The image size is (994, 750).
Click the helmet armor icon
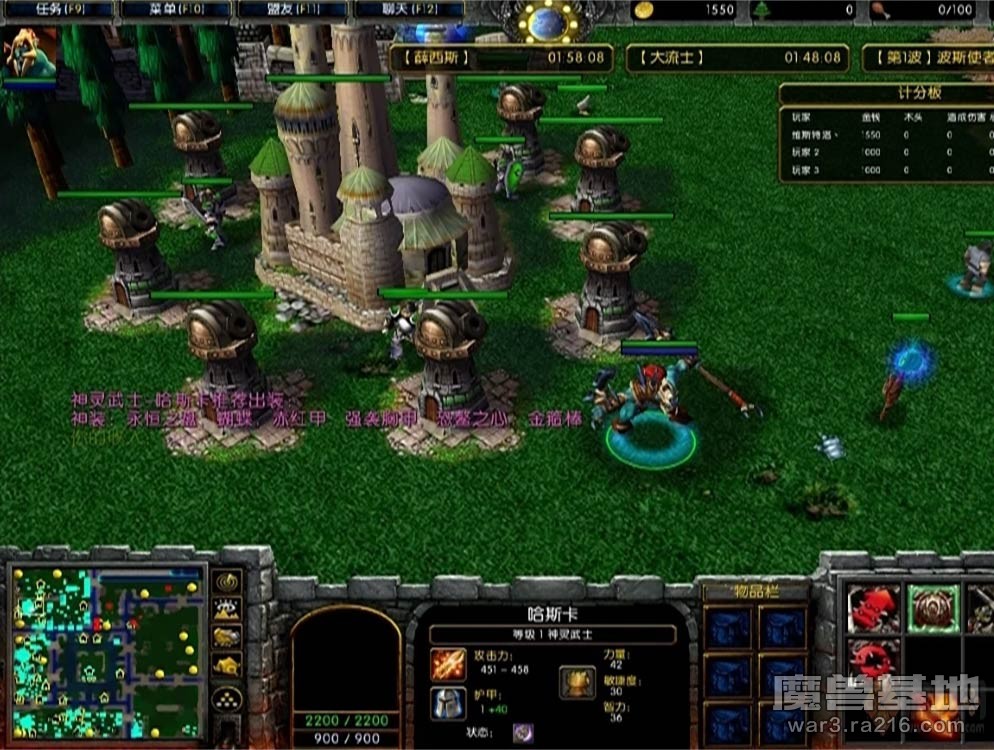tap(448, 704)
